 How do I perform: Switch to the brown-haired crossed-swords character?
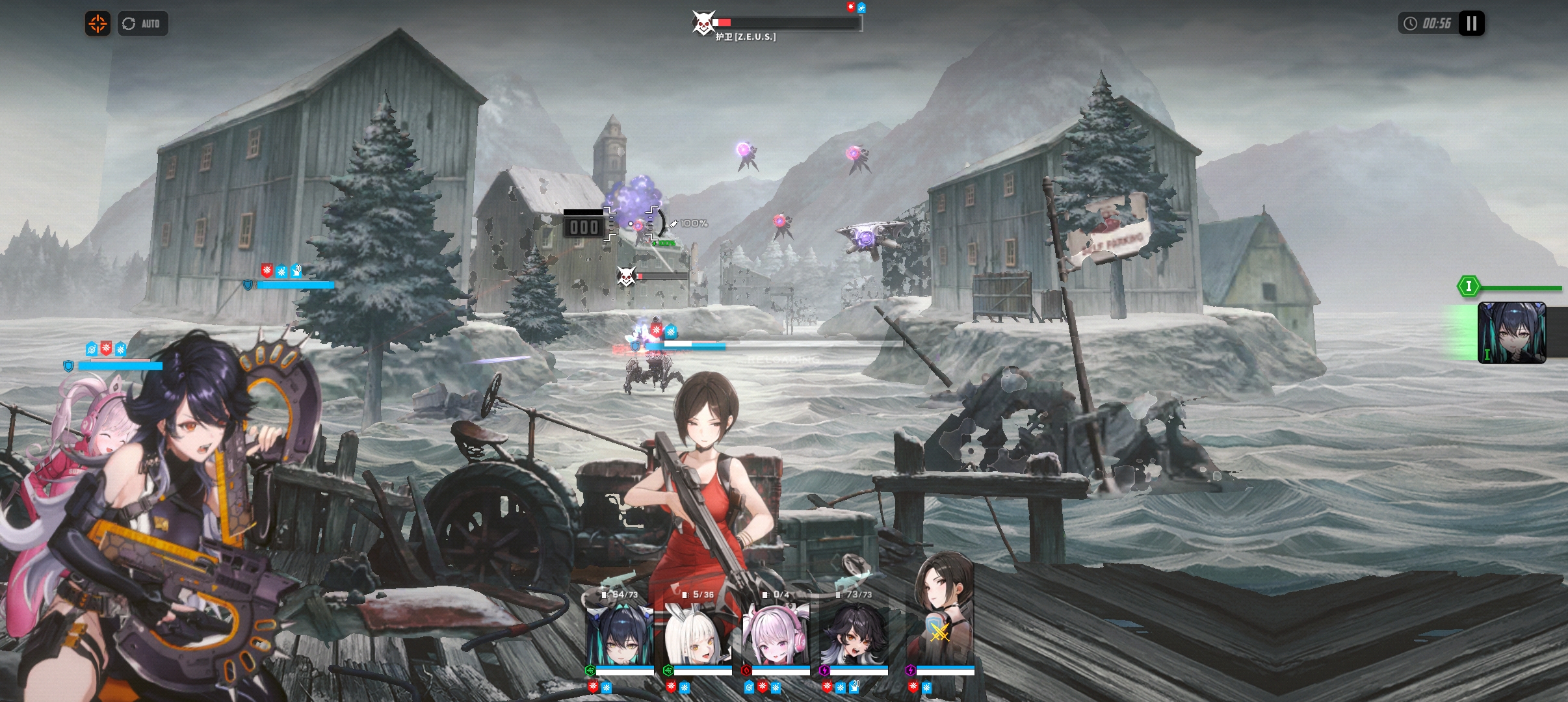(x=940, y=624)
